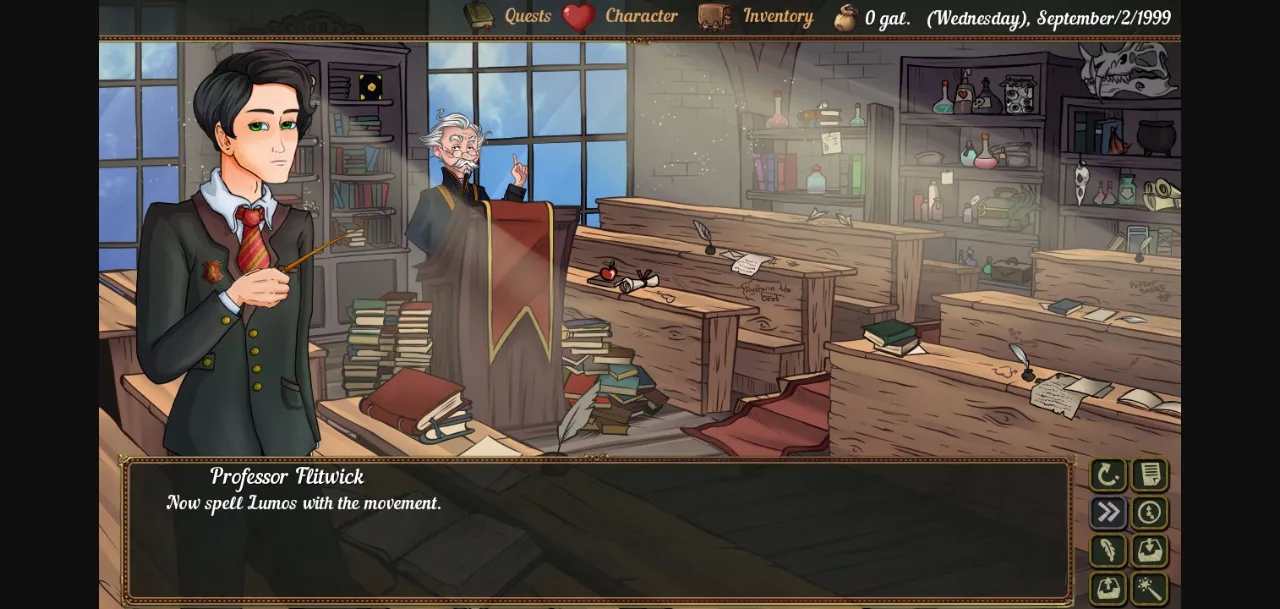
Task: Open the tray icon with up arrow
Action: pos(1108,588)
